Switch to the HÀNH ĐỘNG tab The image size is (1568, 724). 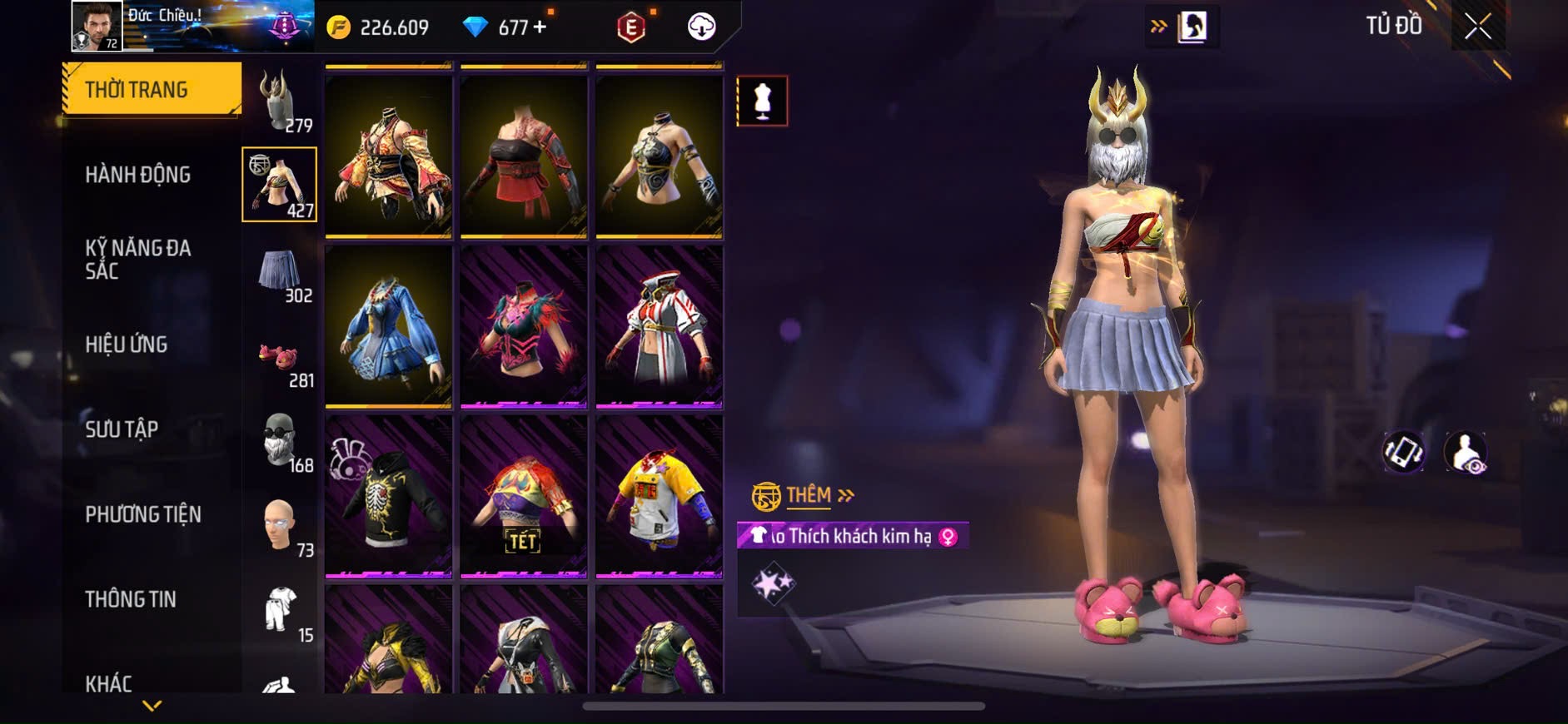pos(138,175)
